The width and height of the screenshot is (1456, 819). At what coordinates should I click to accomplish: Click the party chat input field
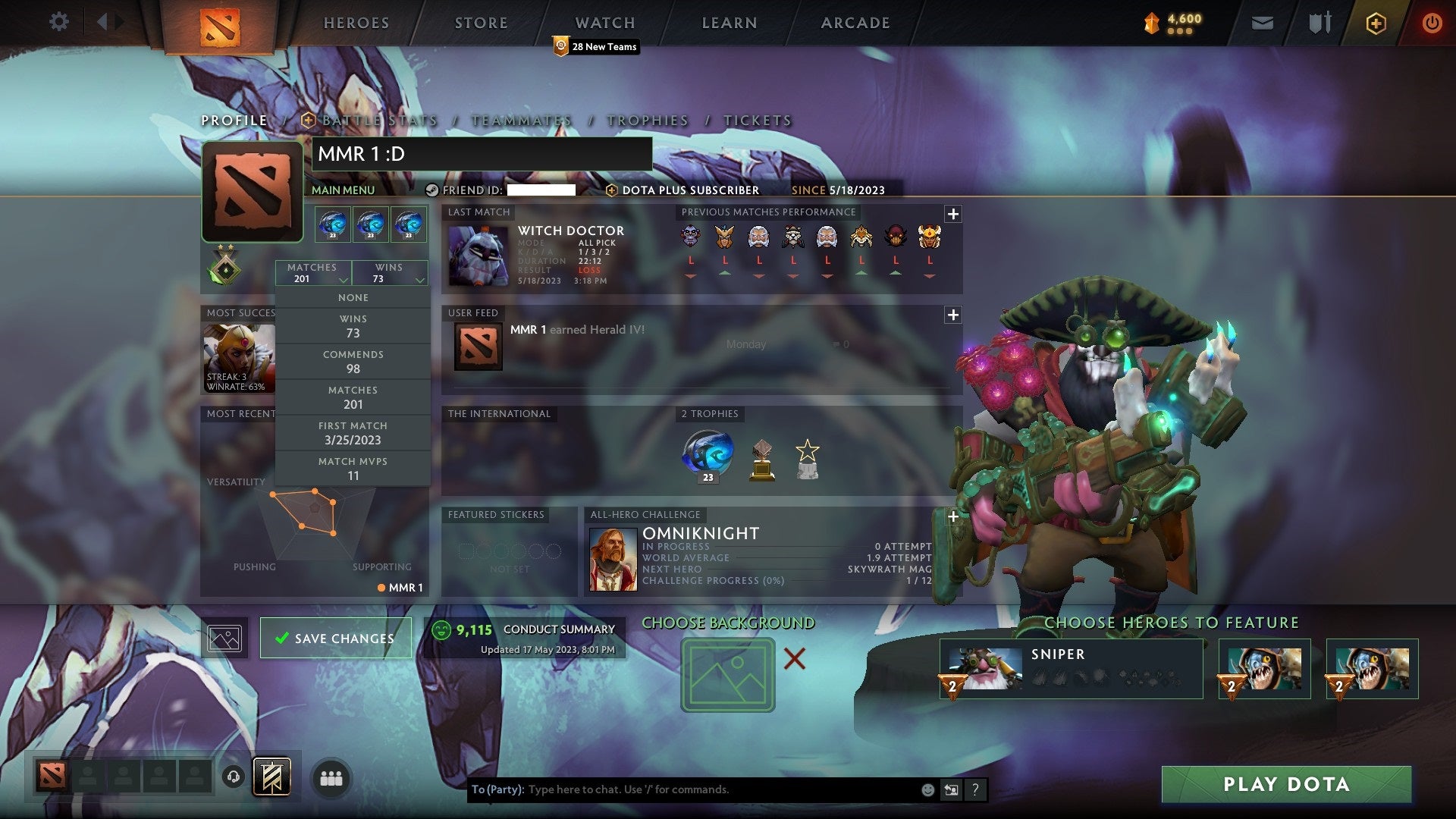tap(682, 789)
